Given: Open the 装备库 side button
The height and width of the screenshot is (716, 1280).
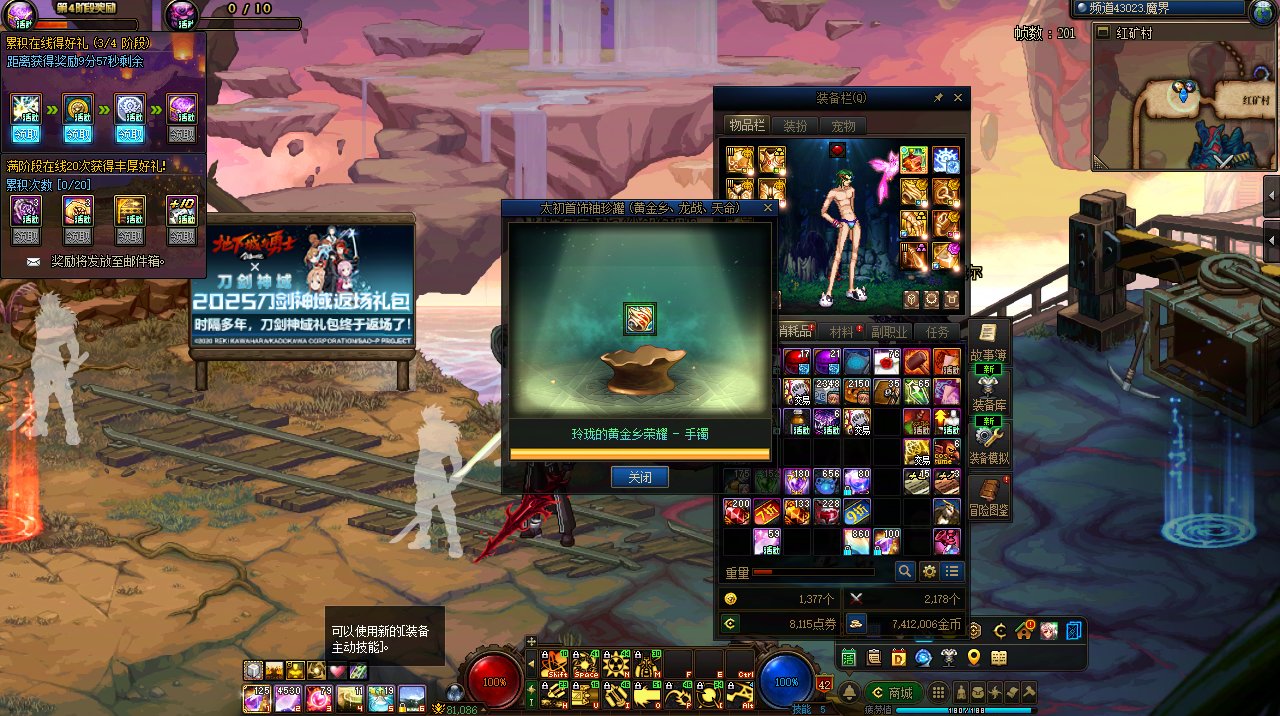Looking at the screenshot, I should (988, 392).
